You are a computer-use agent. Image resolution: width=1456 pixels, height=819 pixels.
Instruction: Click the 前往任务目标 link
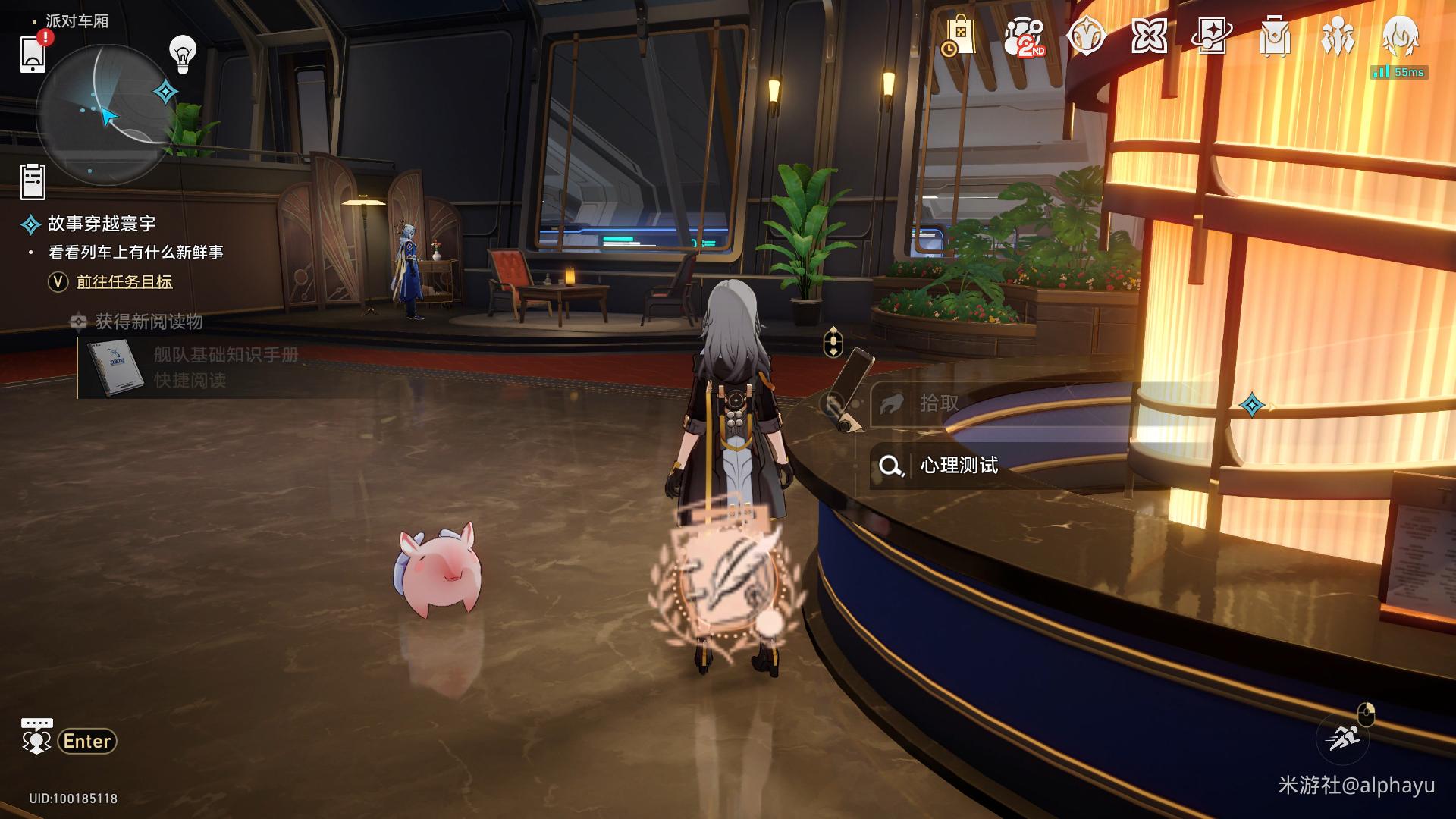(124, 282)
